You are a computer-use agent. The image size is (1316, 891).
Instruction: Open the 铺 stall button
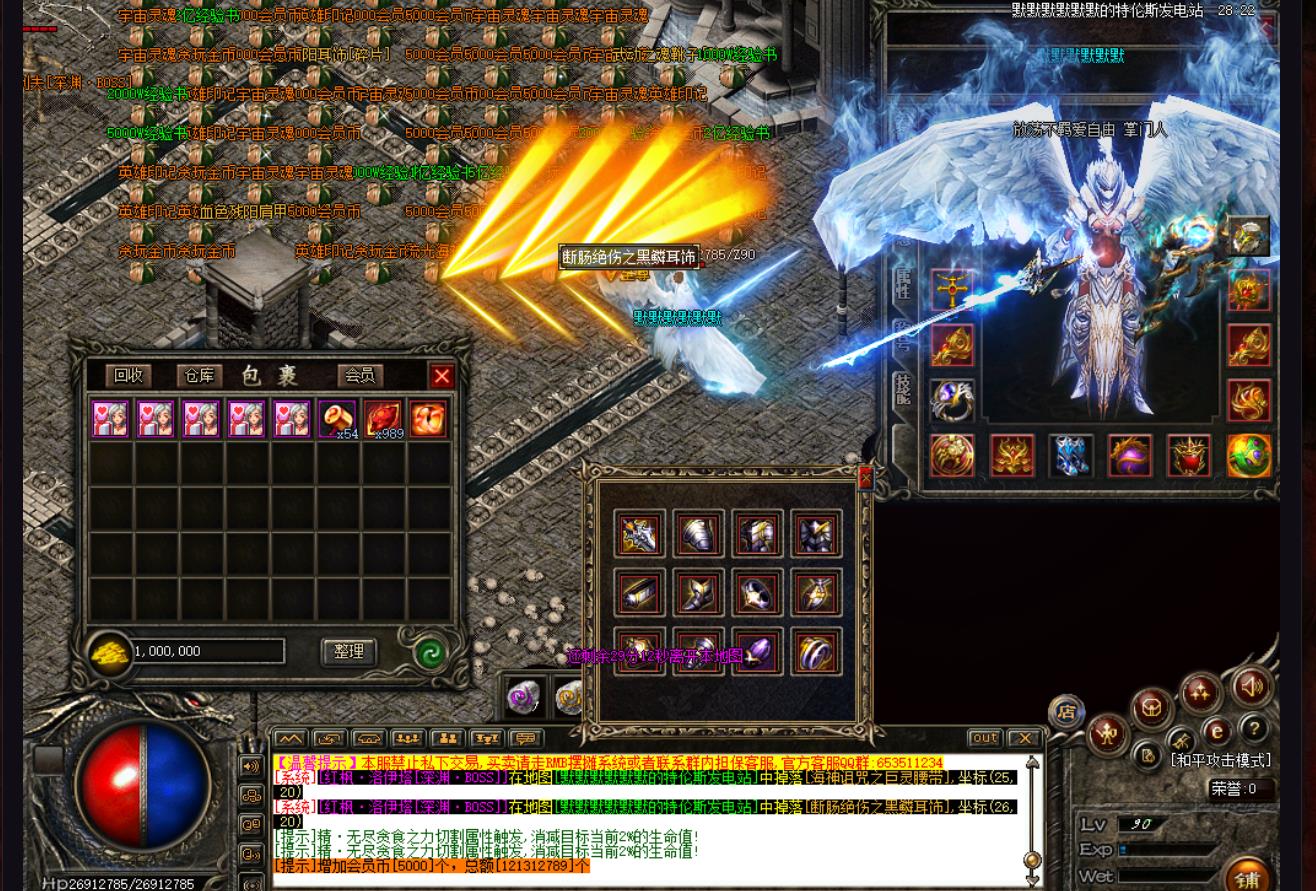coord(1246,877)
